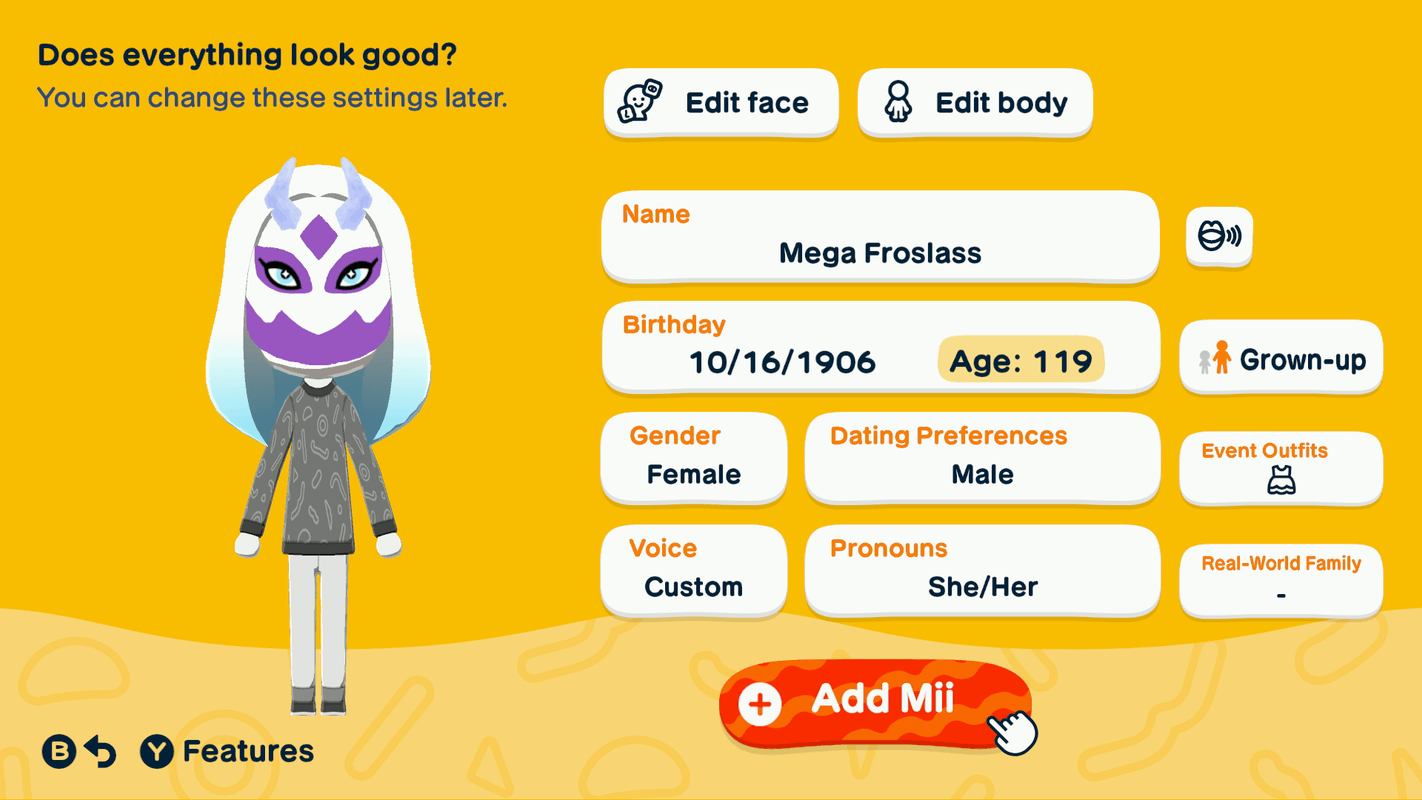Edit the Name field showing Mega Froslass

[880, 236]
